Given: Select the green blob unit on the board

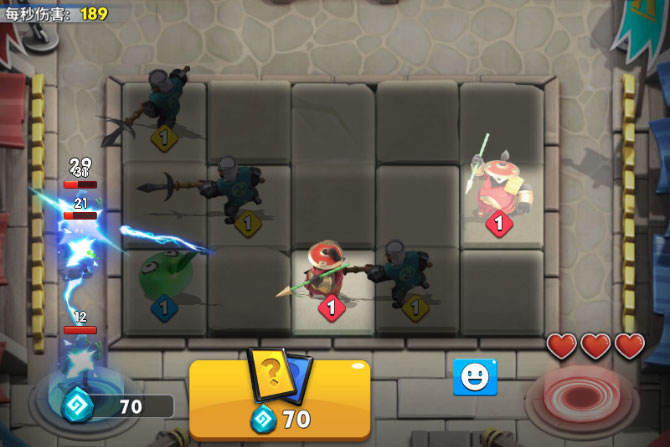Looking at the screenshot, I should [165, 279].
